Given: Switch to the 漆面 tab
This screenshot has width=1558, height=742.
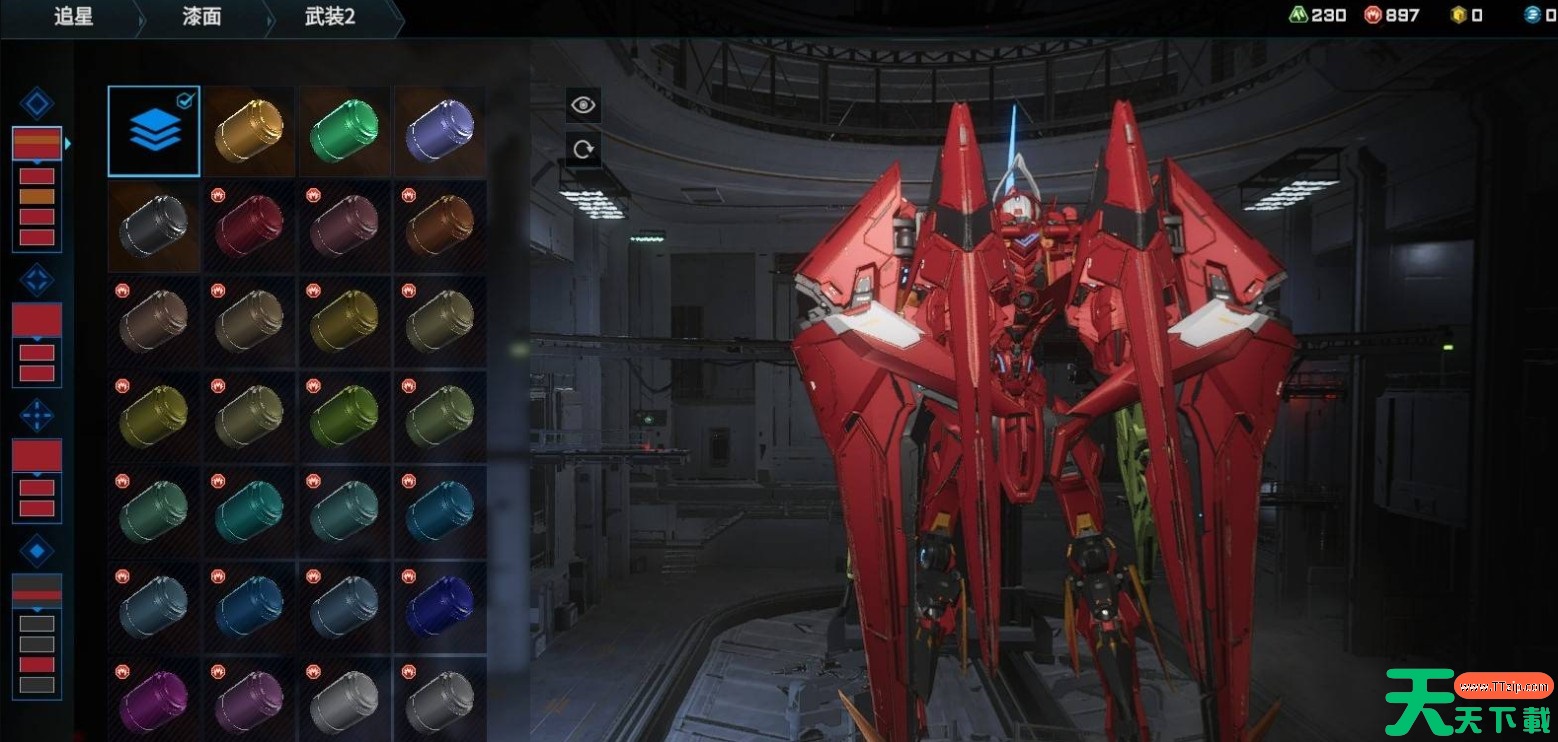Looking at the screenshot, I should pyautogui.click(x=202, y=17).
